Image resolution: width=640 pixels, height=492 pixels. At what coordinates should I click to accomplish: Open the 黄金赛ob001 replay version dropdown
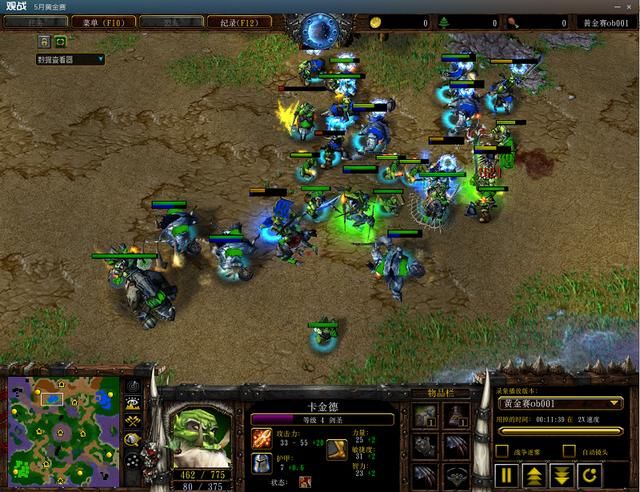[561, 403]
